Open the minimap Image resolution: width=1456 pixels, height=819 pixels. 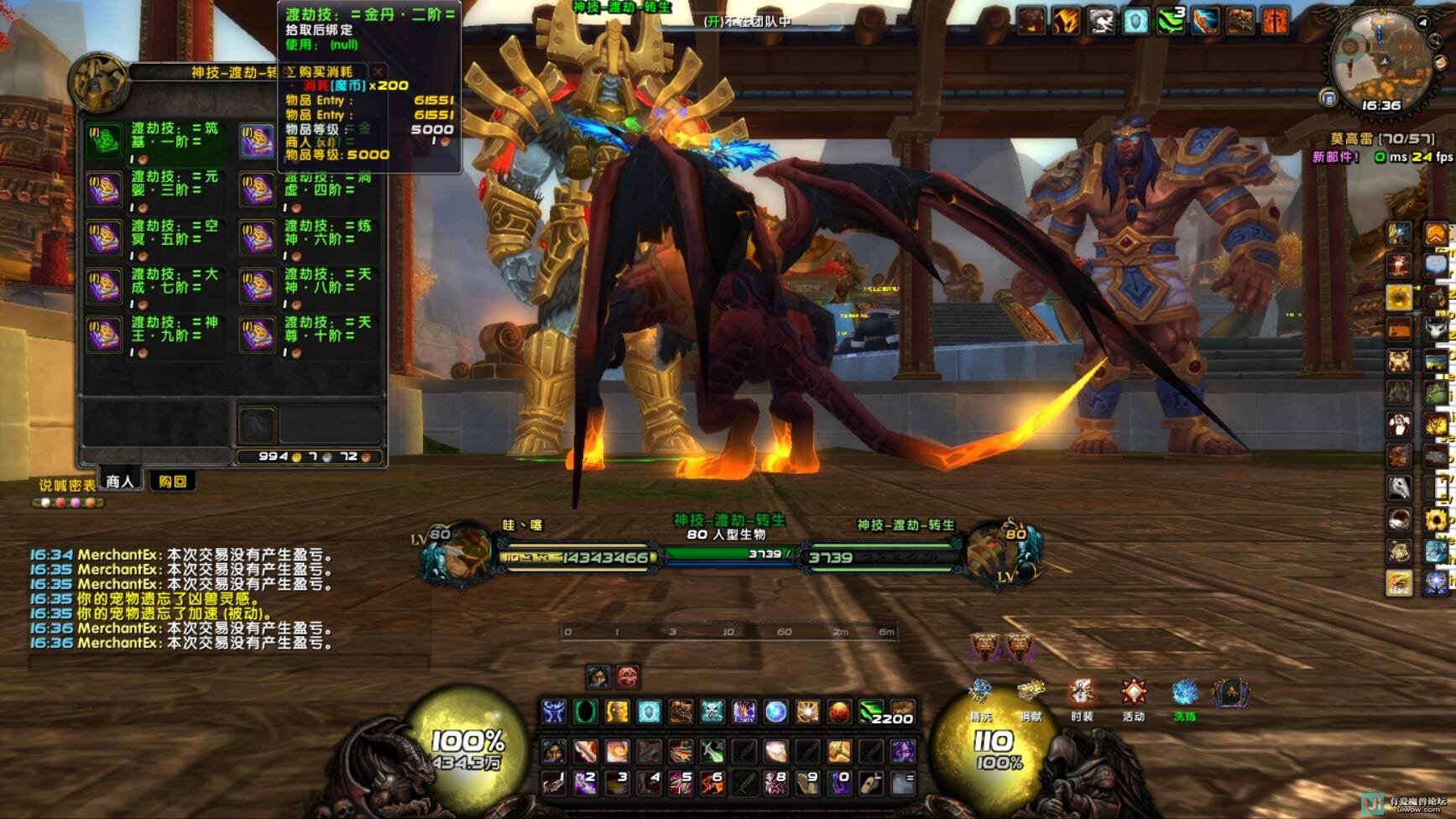tap(1379, 63)
